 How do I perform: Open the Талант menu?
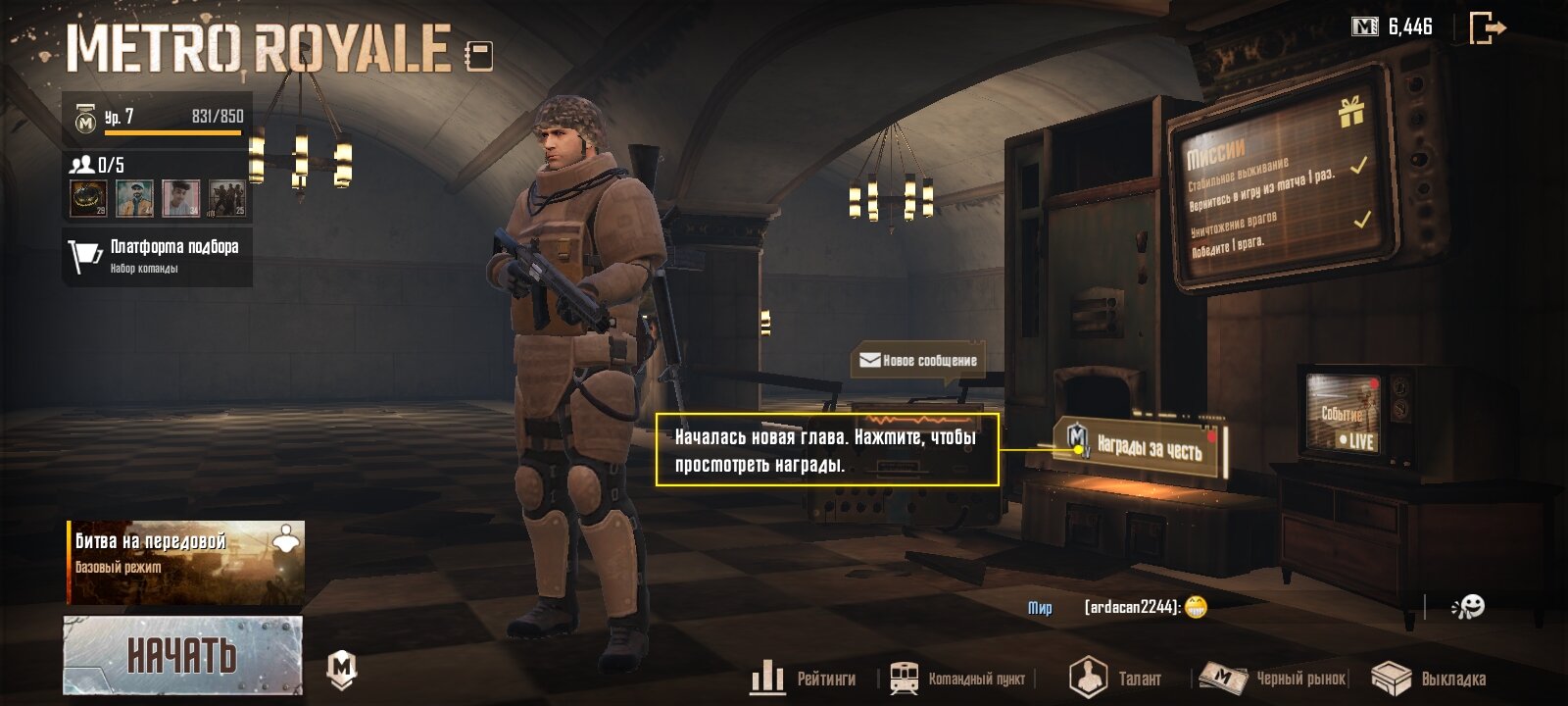coord(1115,678)
